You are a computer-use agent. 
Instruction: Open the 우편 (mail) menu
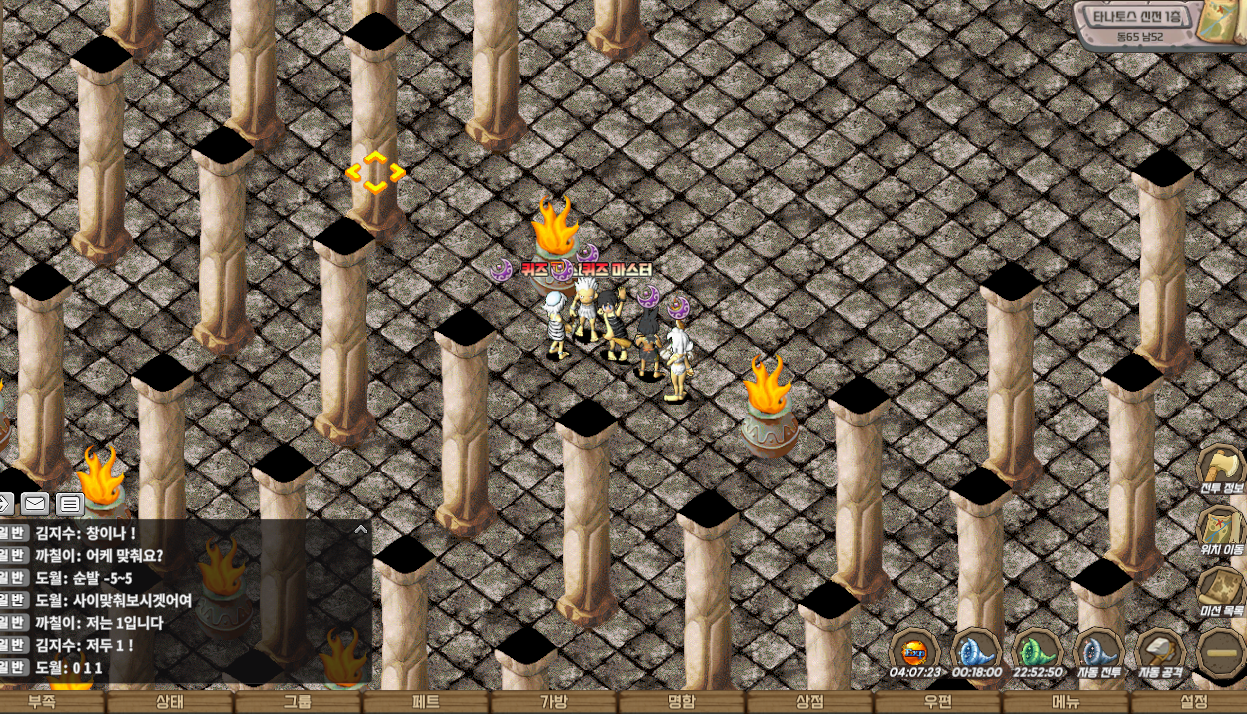pos(938,702)
